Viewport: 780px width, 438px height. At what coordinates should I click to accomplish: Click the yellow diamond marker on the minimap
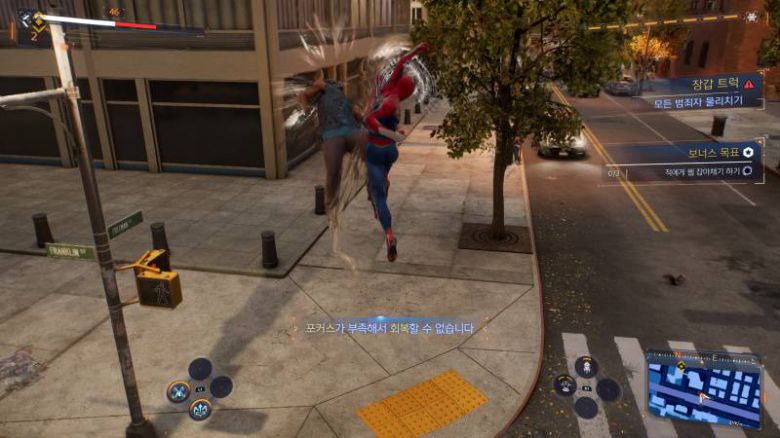coord(681,366)
